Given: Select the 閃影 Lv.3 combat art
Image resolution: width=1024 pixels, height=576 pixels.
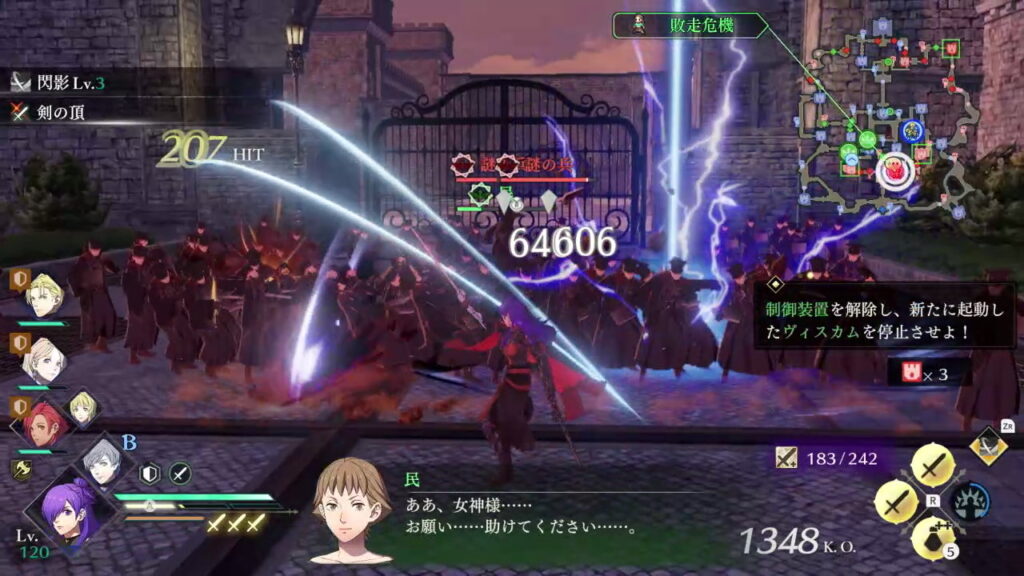Looking at the screenshot, I should 58,84.
